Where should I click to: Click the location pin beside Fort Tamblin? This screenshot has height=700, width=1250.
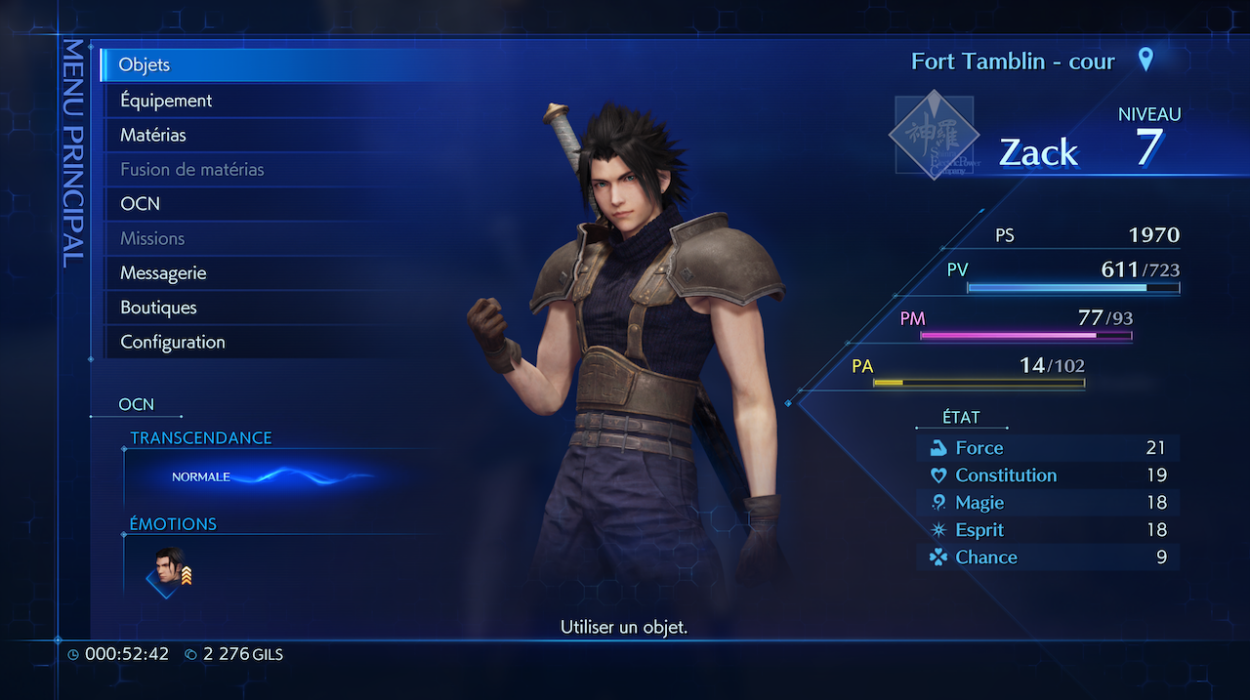click(1146, 59)
